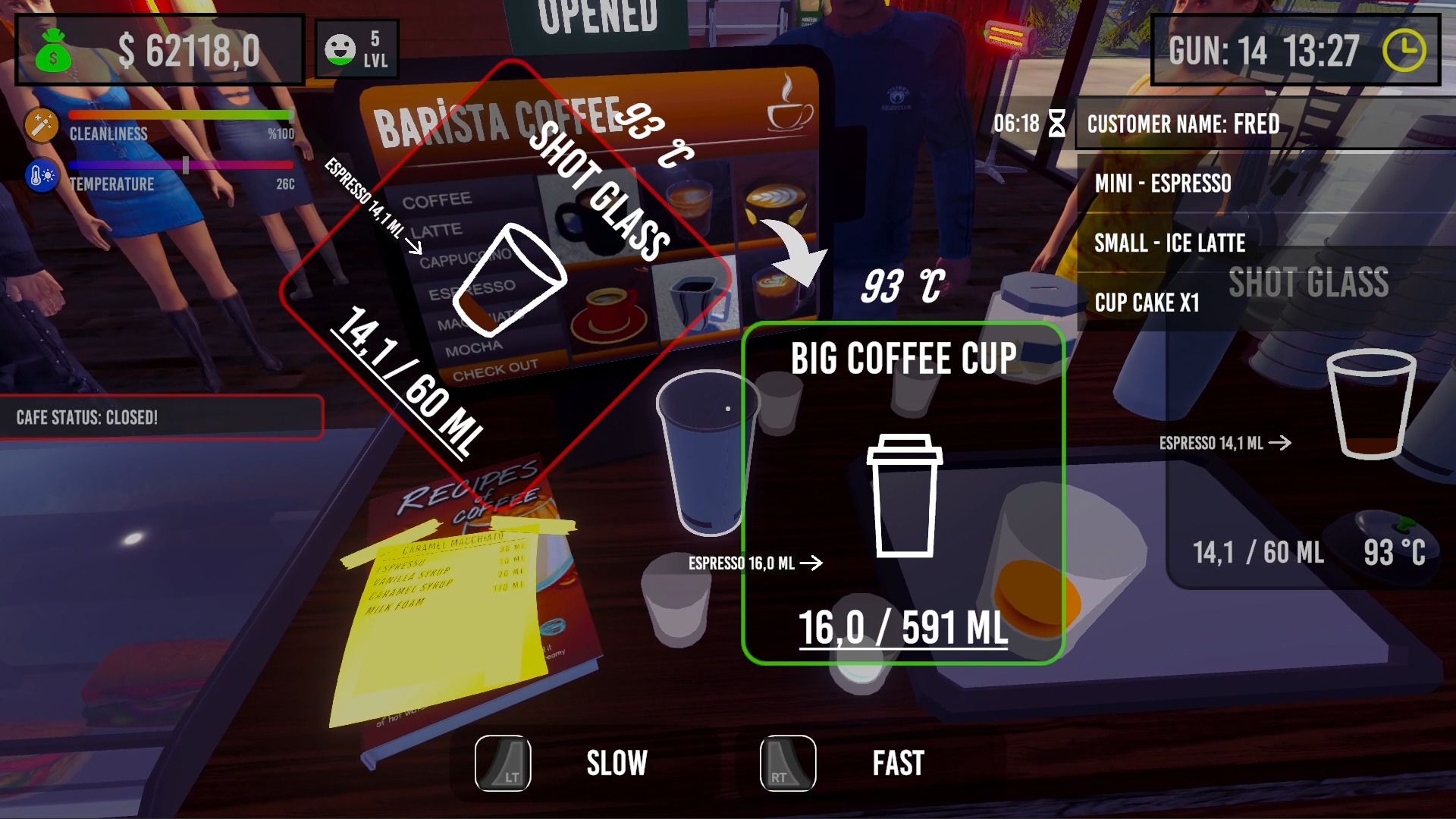This screenshot has height=819, width=1456.
Task: Click the money bag icon
Action: (52, 51)
